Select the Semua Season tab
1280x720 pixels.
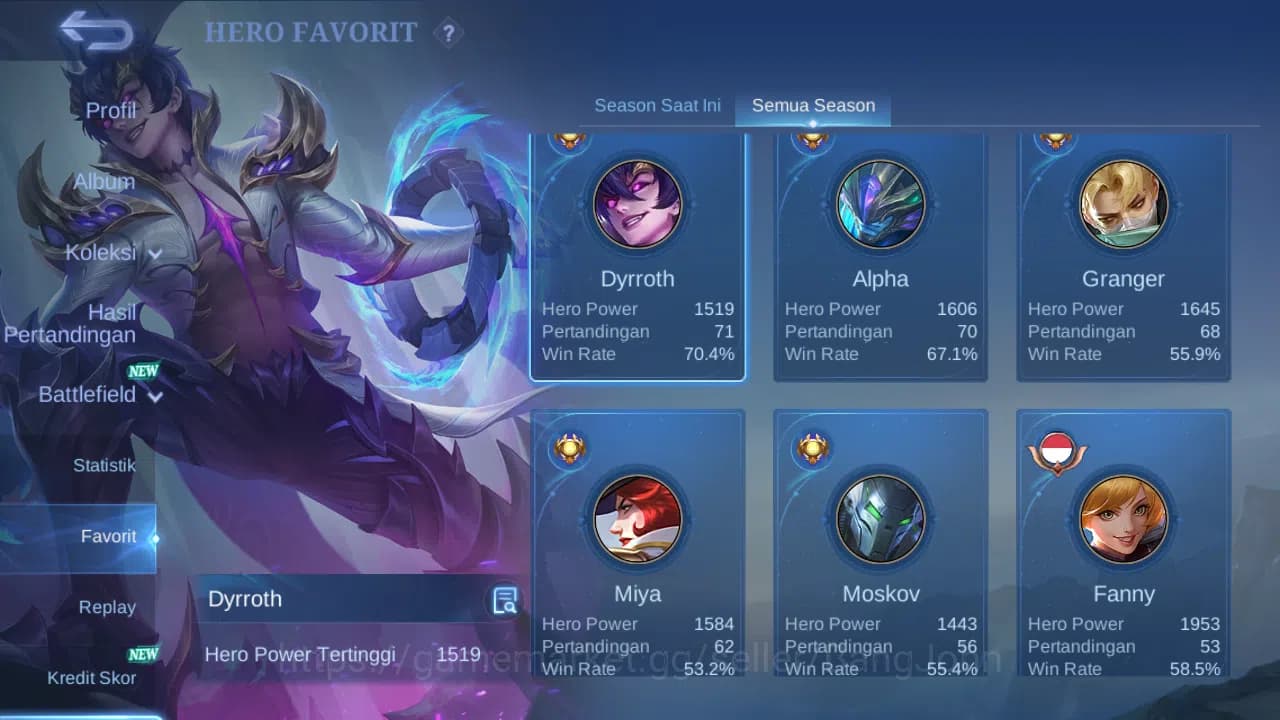812,104
